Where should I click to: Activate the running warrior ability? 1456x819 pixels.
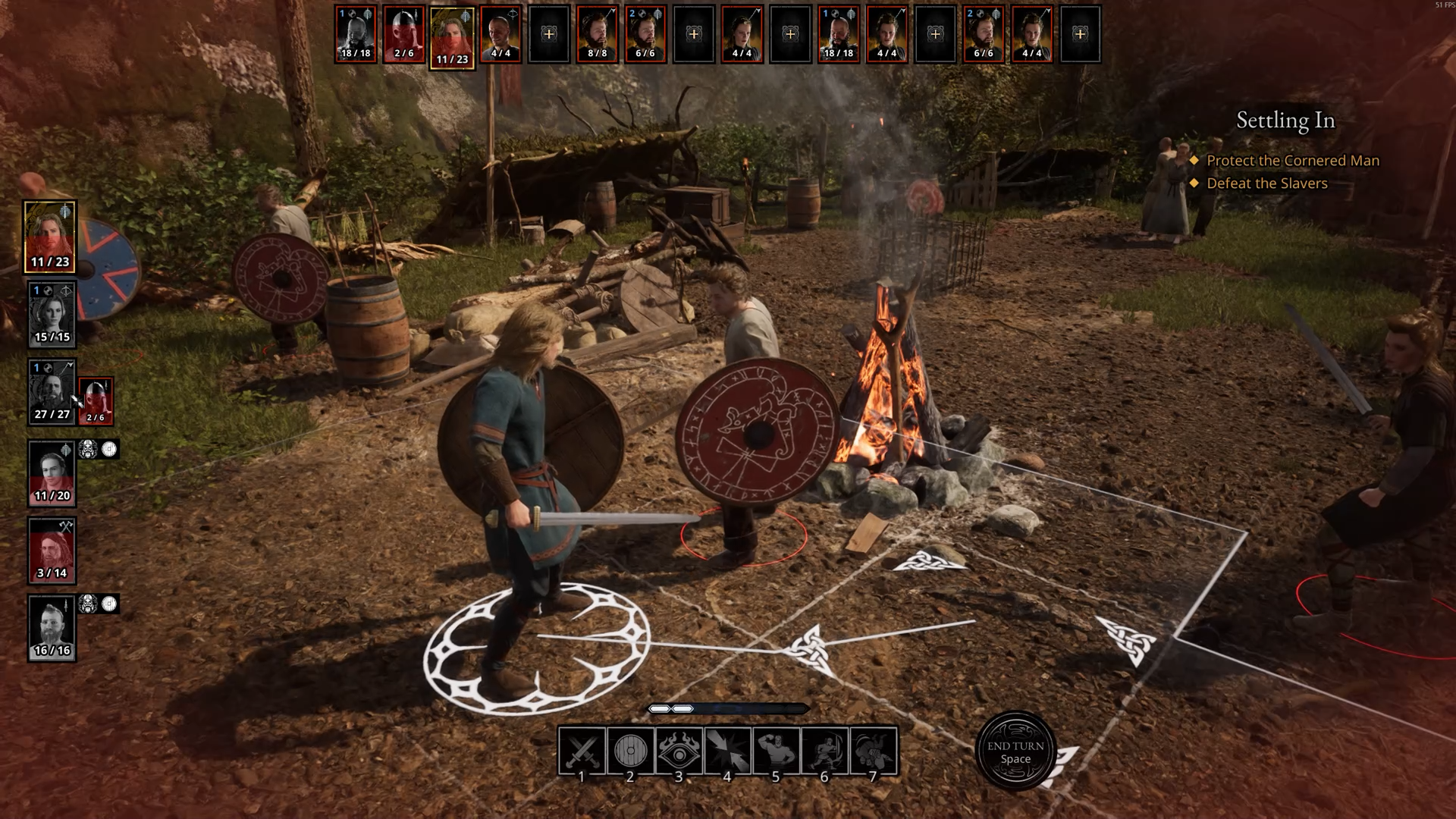click(824, 751)
